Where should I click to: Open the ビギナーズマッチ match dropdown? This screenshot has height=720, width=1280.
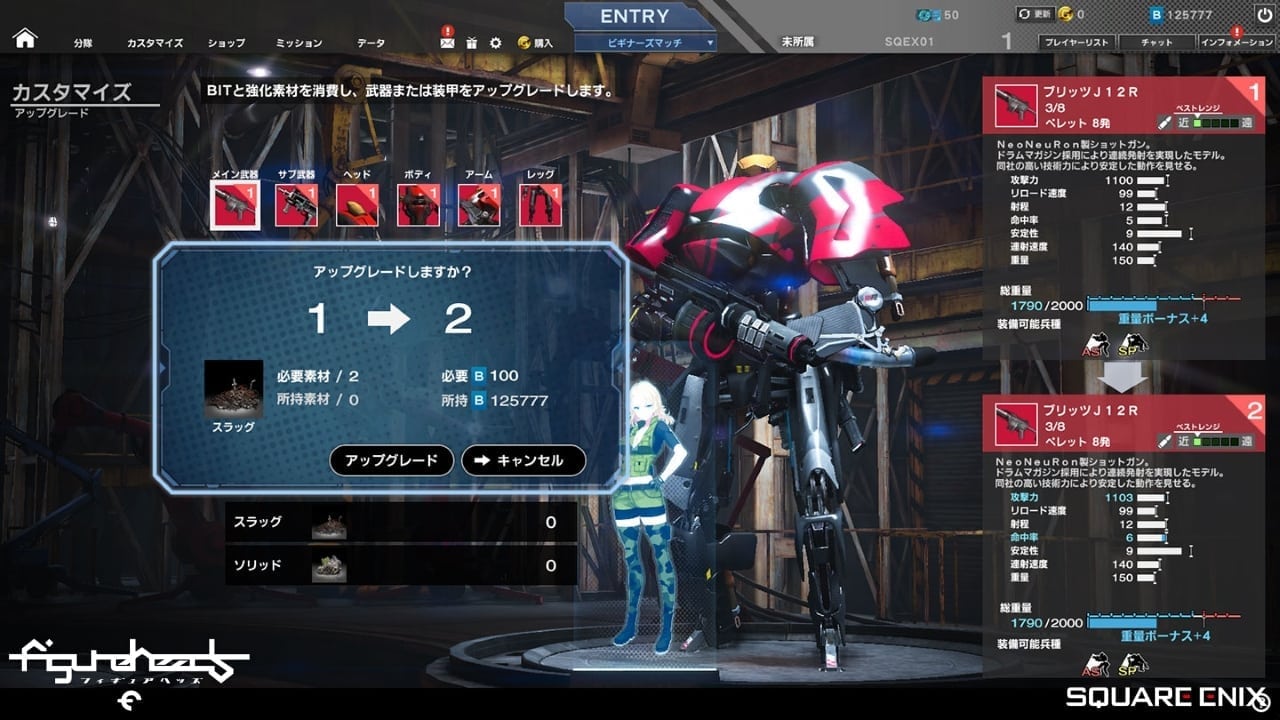[x=646, y=43]
